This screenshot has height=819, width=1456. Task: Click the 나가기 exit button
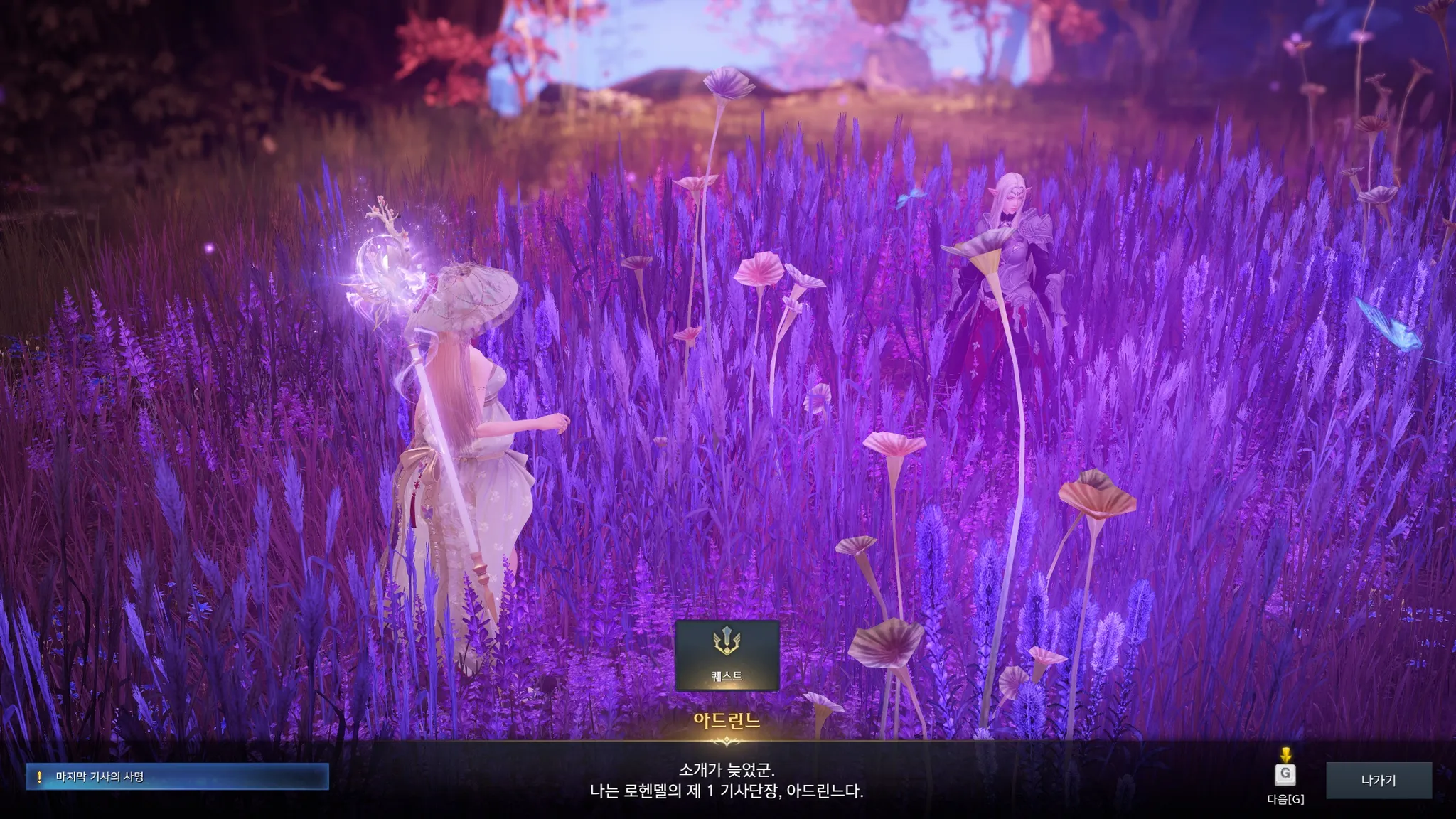click(x=1379, y=780)
